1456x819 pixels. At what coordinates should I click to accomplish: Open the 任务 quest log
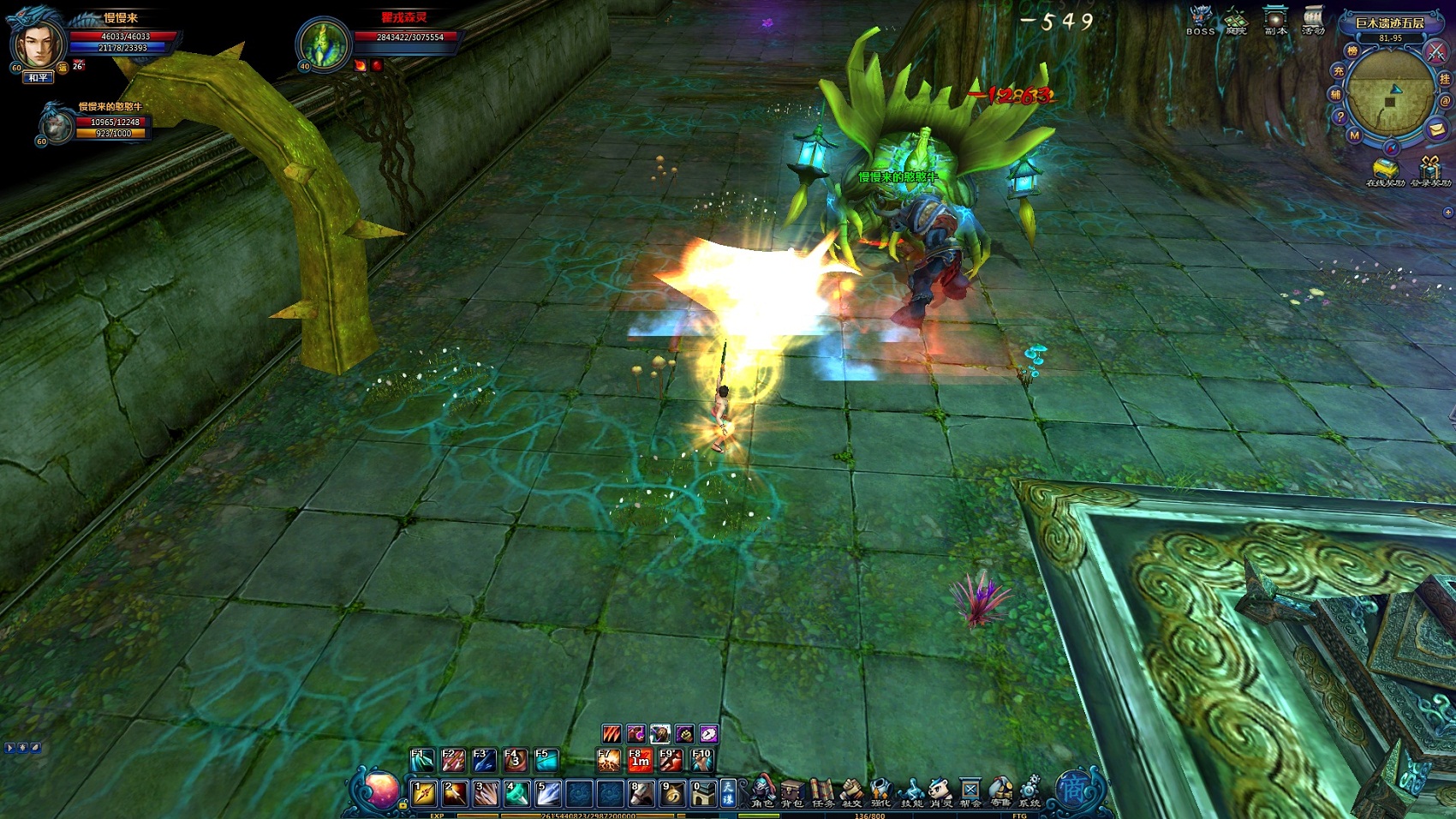tap(822, 792)
